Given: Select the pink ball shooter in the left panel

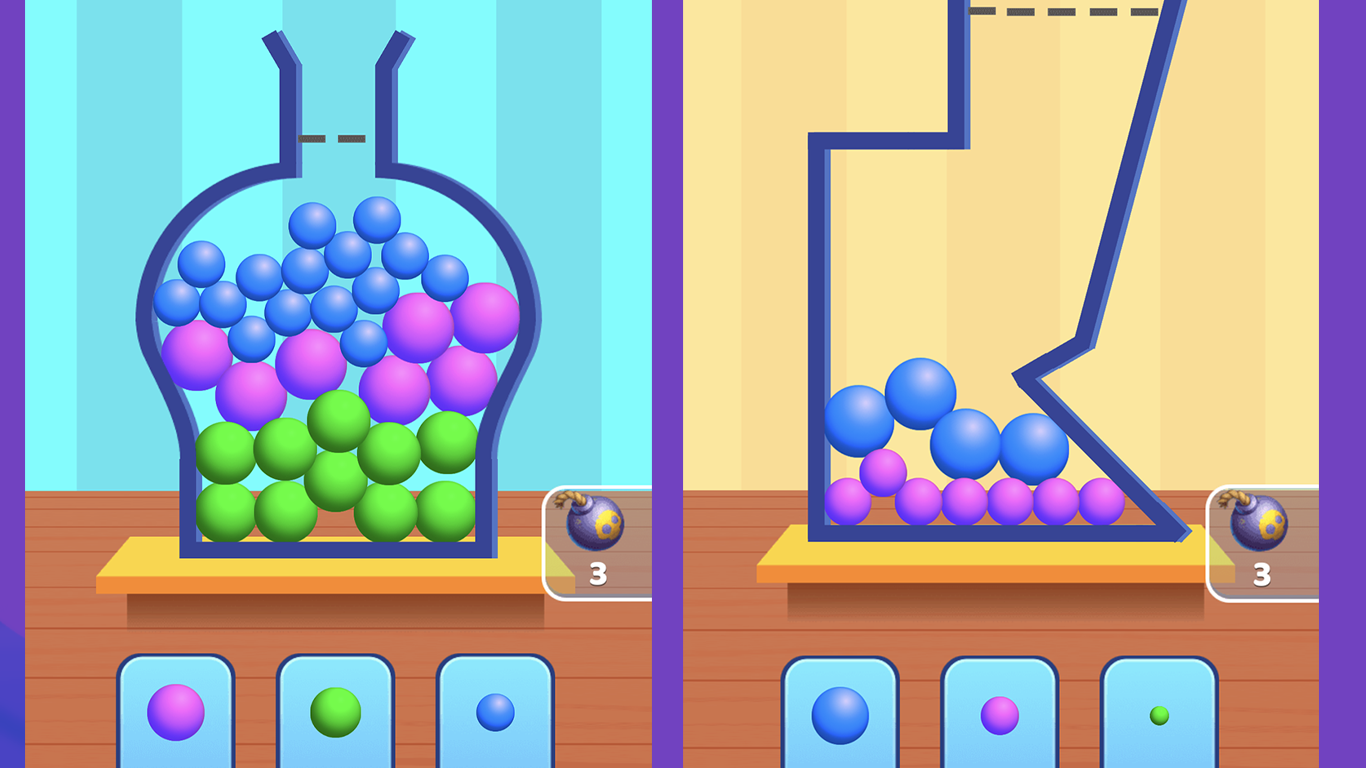Looking at the screenshot, I should (175, 710).
